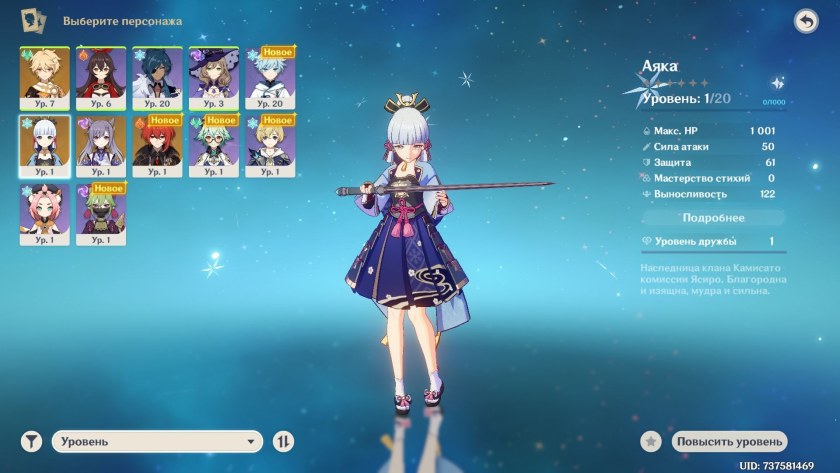Choose red-haired Diluc marked as new

(157, 144)
